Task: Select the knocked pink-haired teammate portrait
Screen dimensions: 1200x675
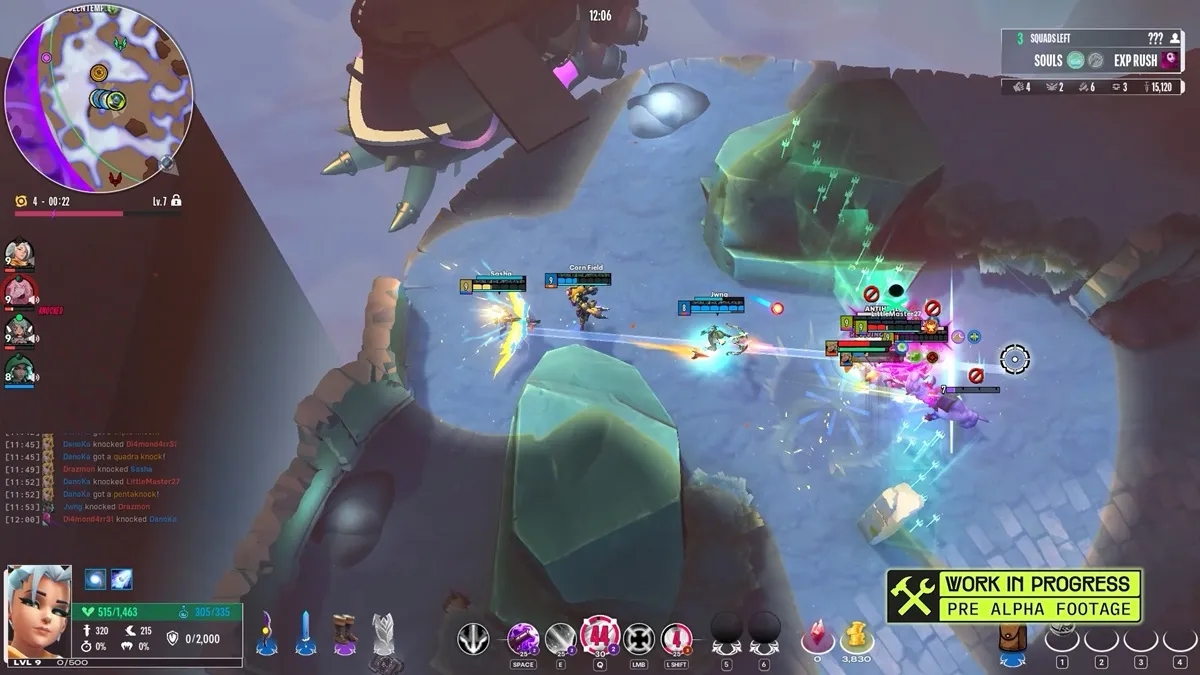Action: pos(18,291)
